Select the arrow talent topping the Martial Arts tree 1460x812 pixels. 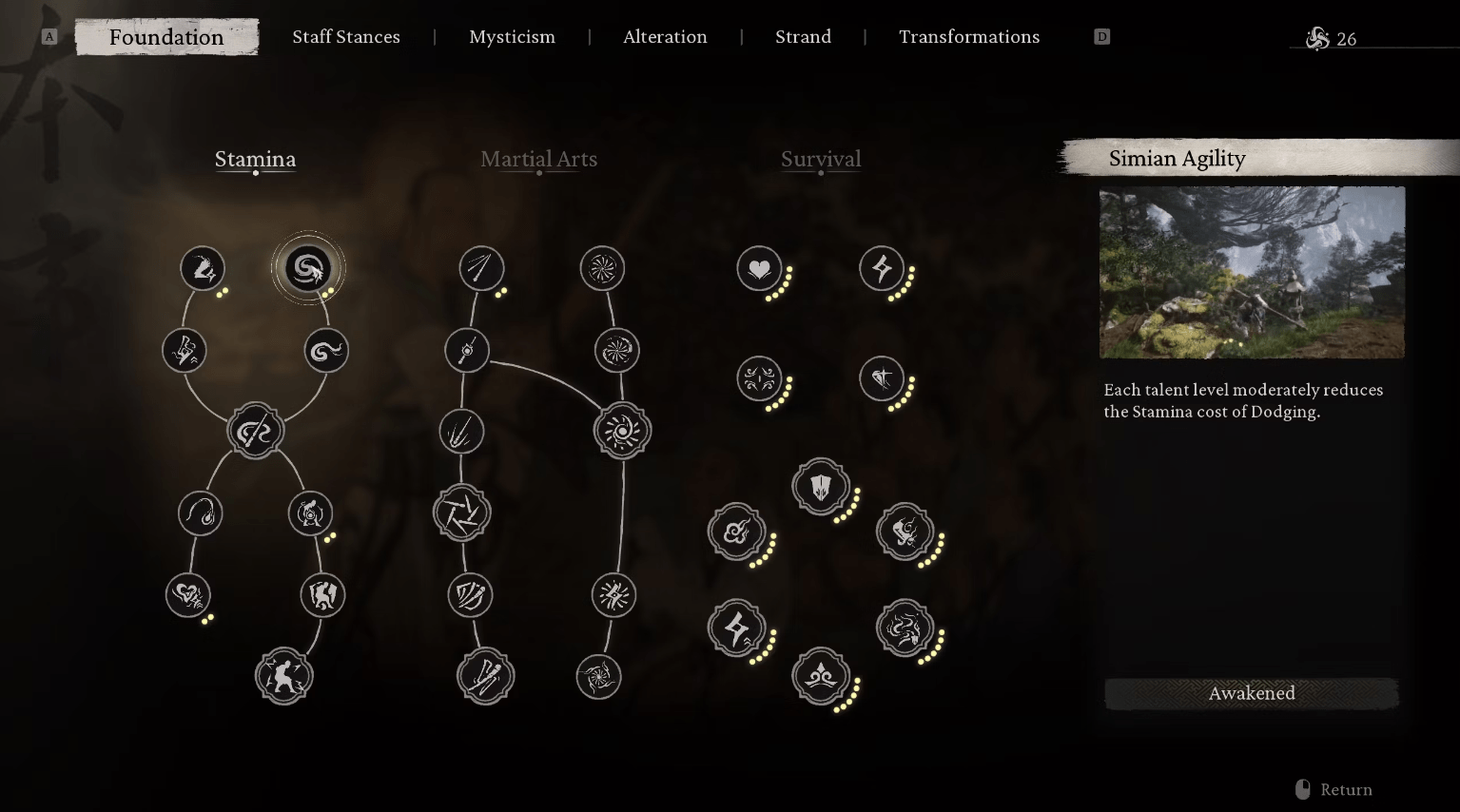pyautogui.click(x=481, y=268)
